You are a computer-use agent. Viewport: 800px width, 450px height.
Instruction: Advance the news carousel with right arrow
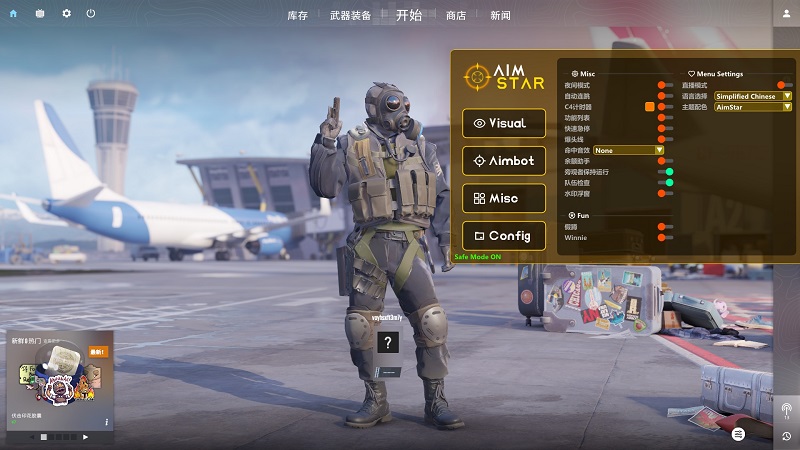coord(85,437)
